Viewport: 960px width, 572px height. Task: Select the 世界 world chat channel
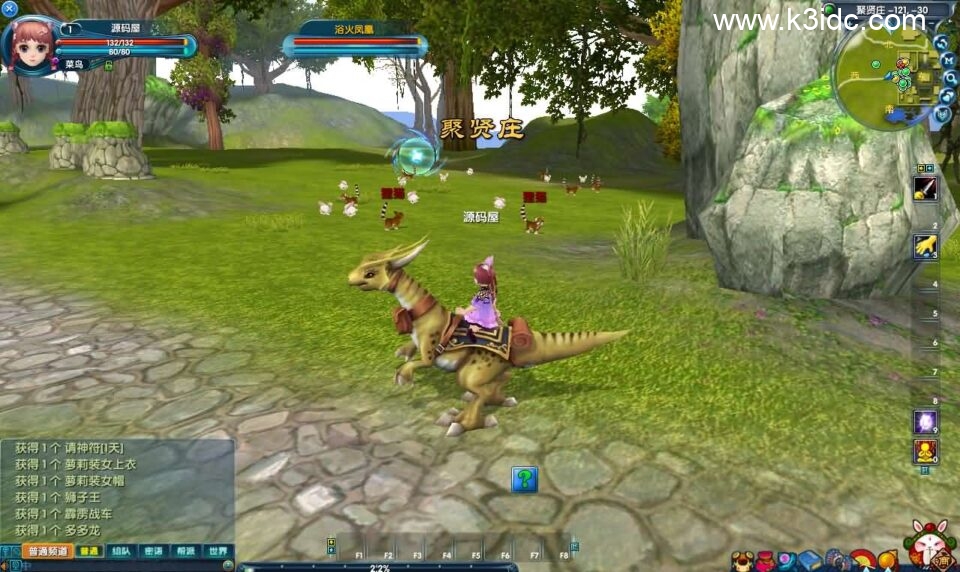tap(217, 551)
